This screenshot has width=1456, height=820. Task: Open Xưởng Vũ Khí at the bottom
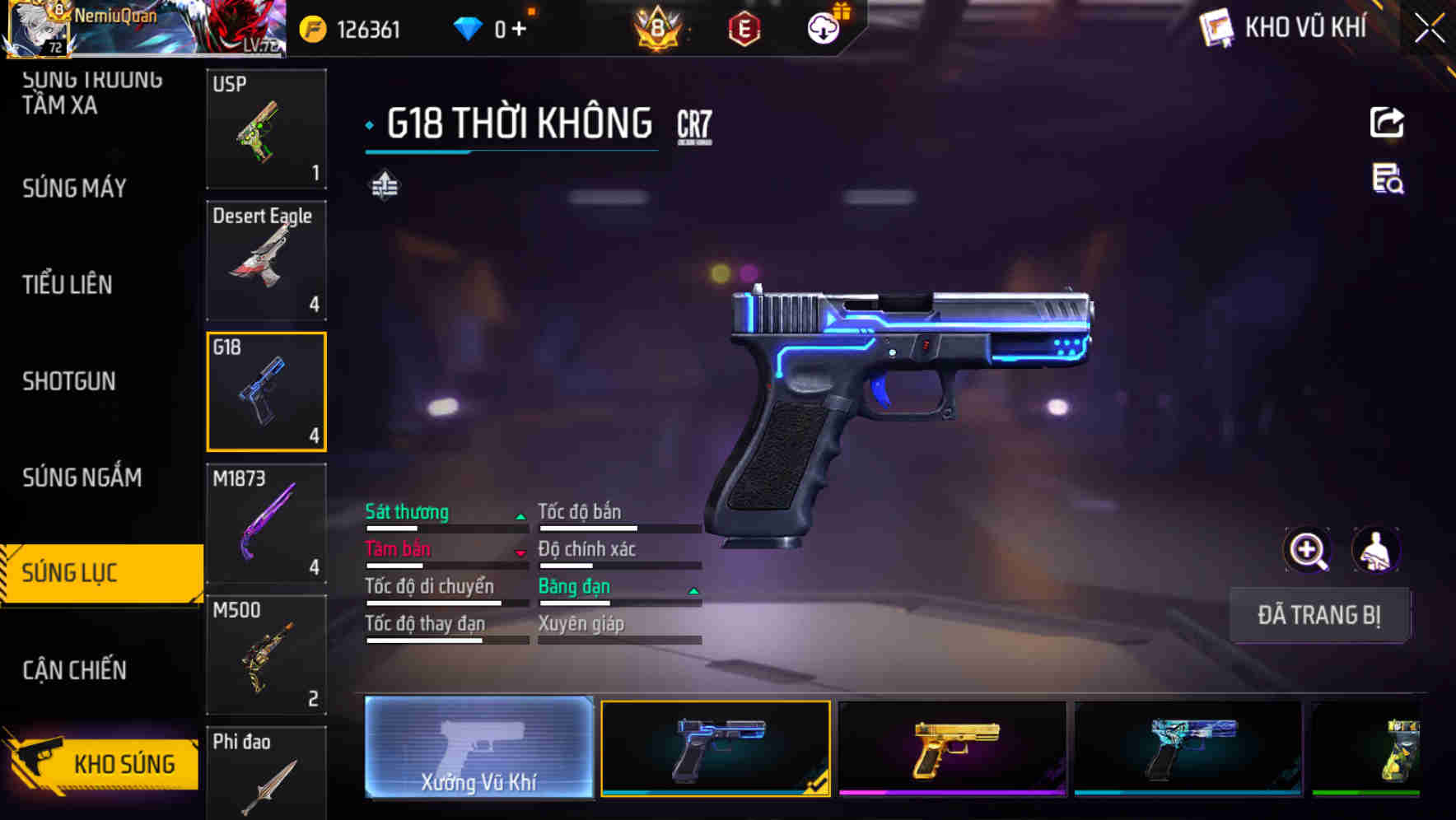(x=478, y=749)
